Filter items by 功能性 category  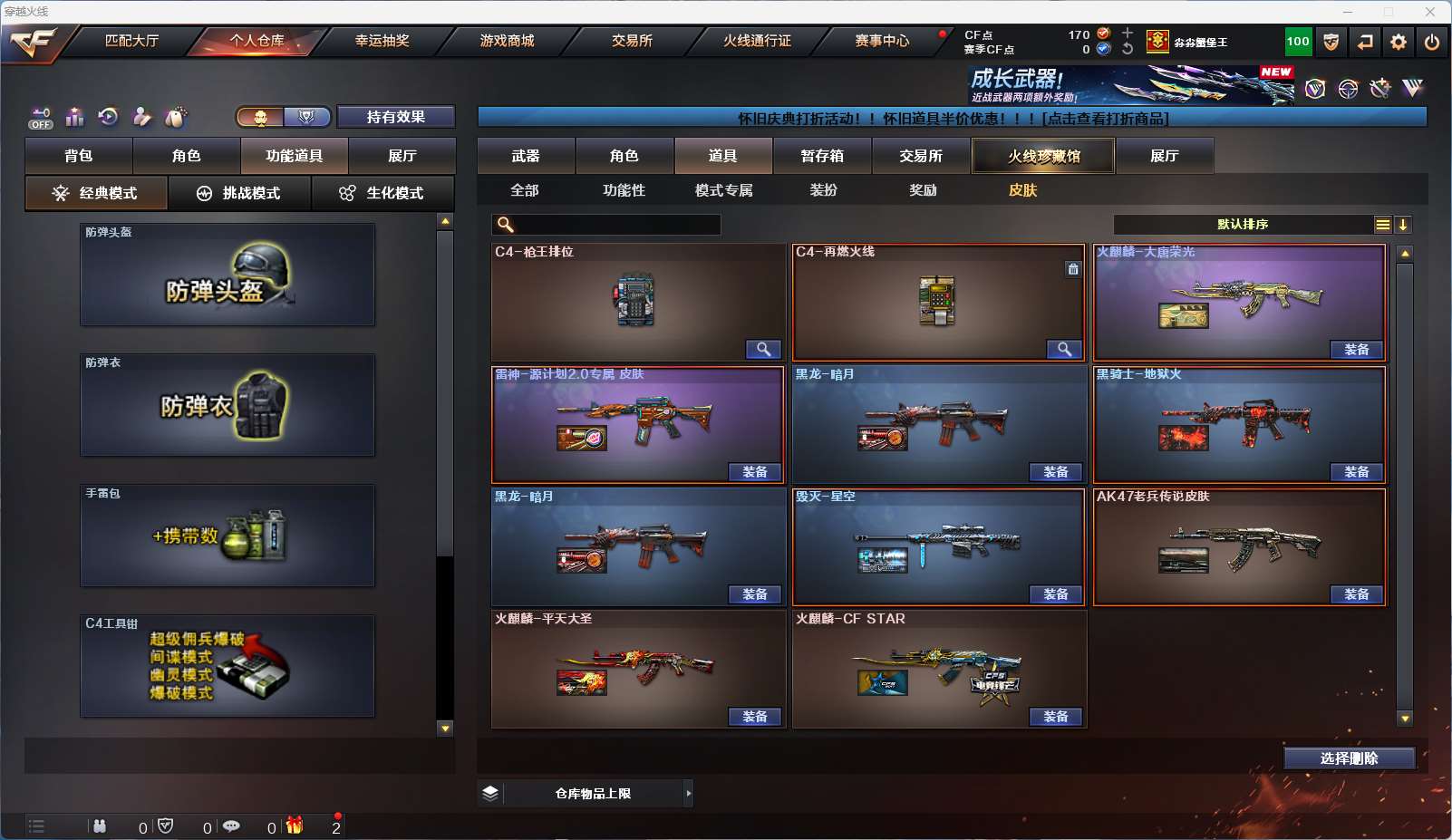coord(624,190)
